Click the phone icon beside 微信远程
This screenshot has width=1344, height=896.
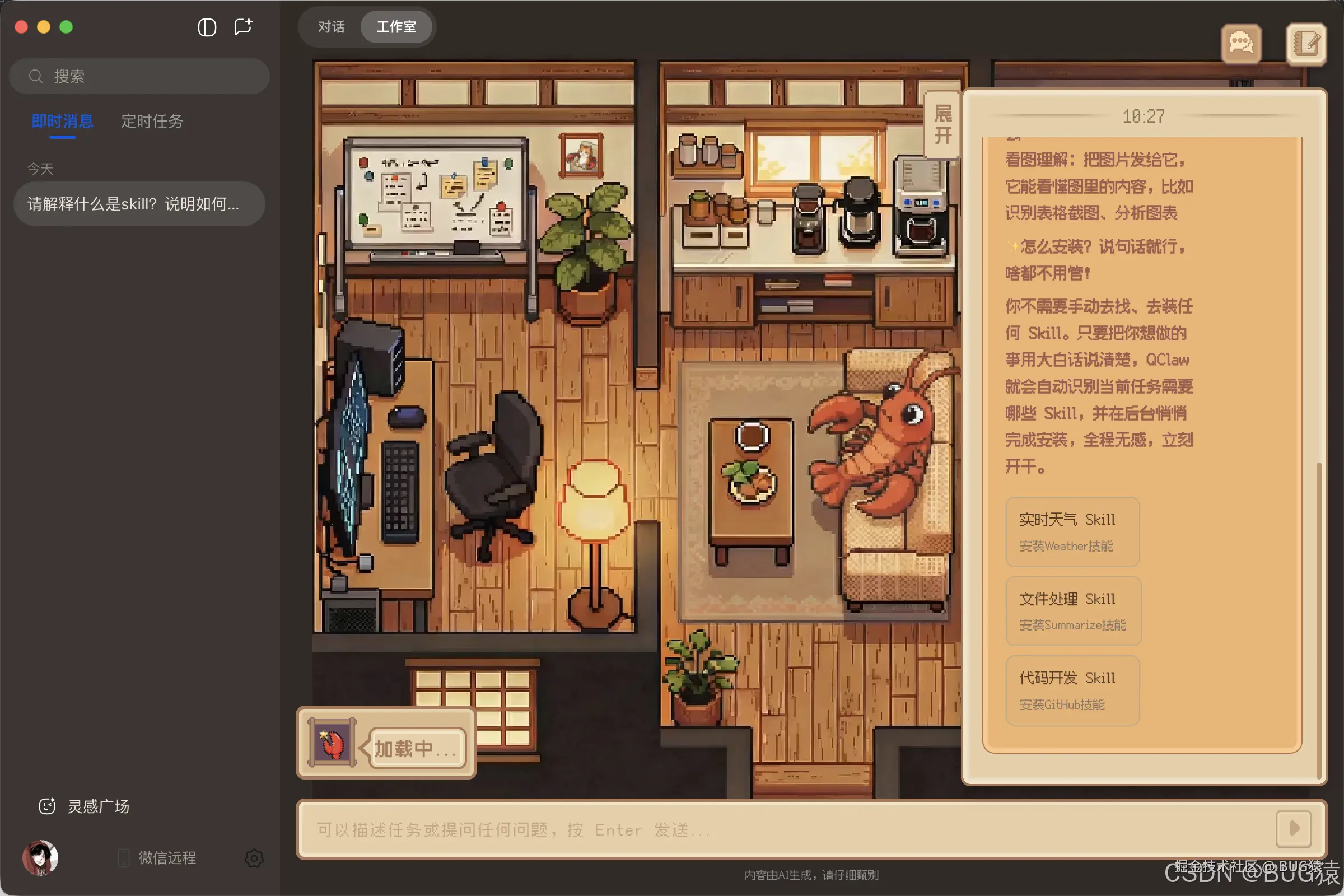point(123,857)
